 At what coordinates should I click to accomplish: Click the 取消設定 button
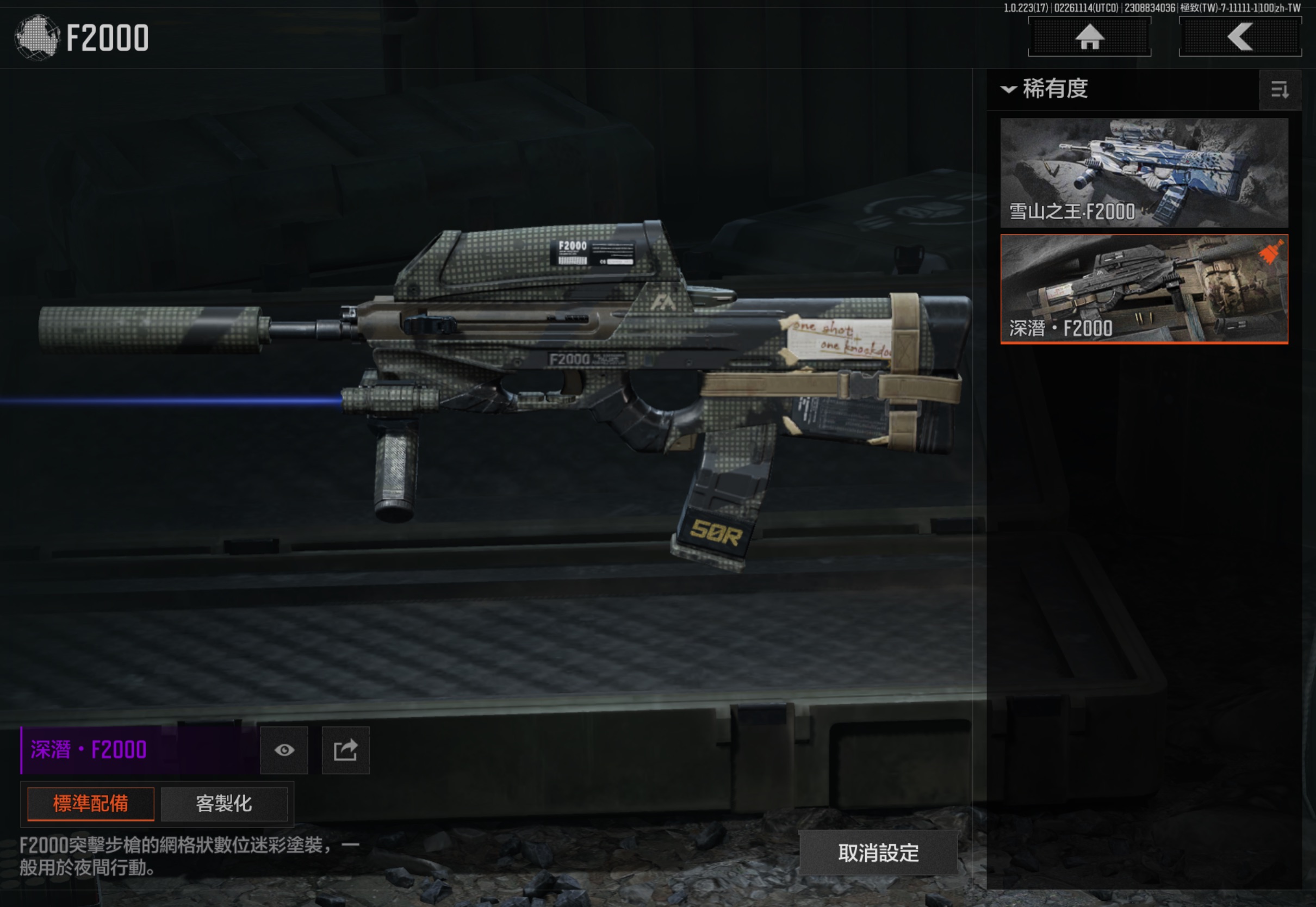[878, 853]
